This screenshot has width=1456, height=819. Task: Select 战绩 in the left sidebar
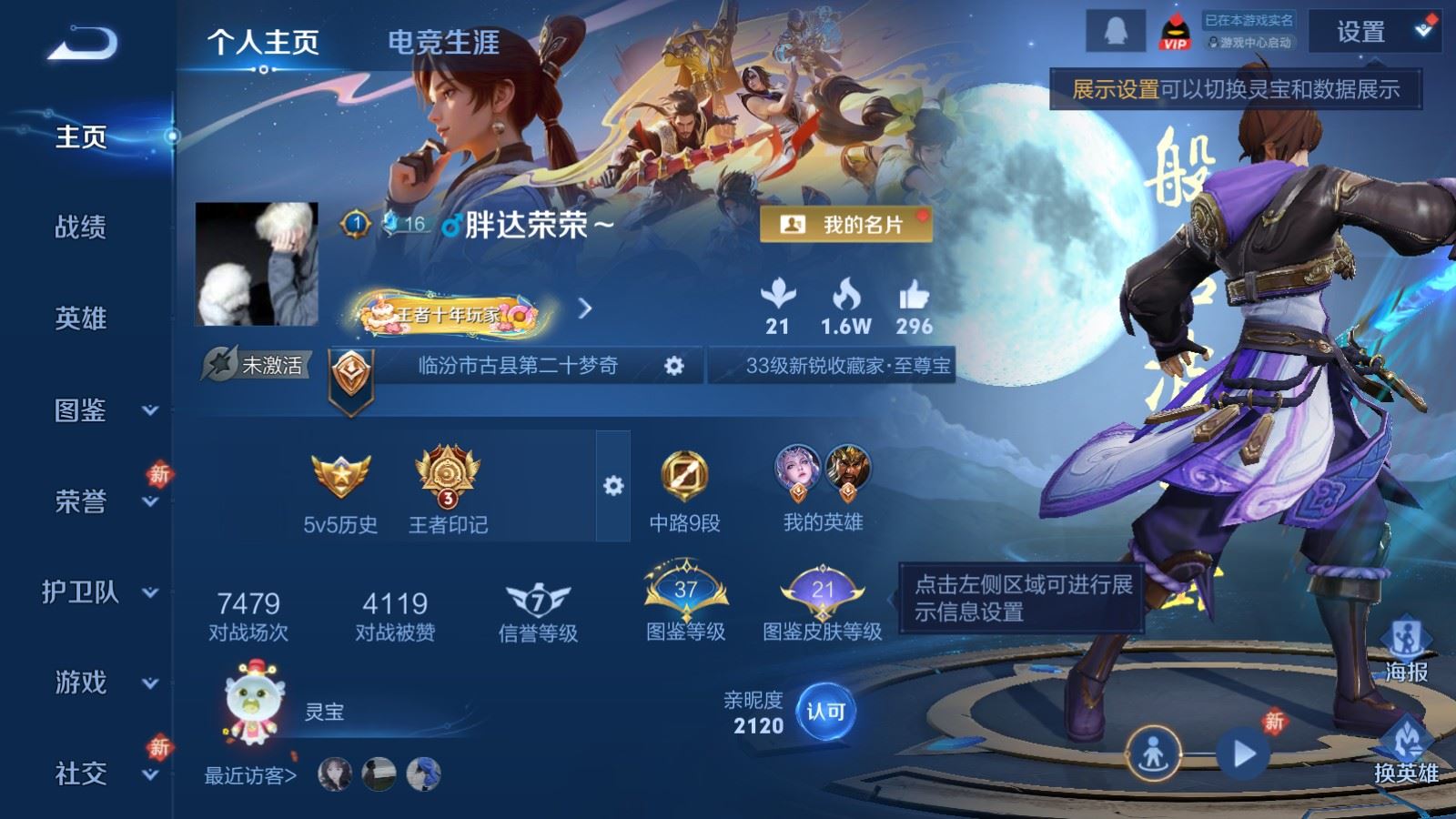pyautogui.click(x=78, y=229)
